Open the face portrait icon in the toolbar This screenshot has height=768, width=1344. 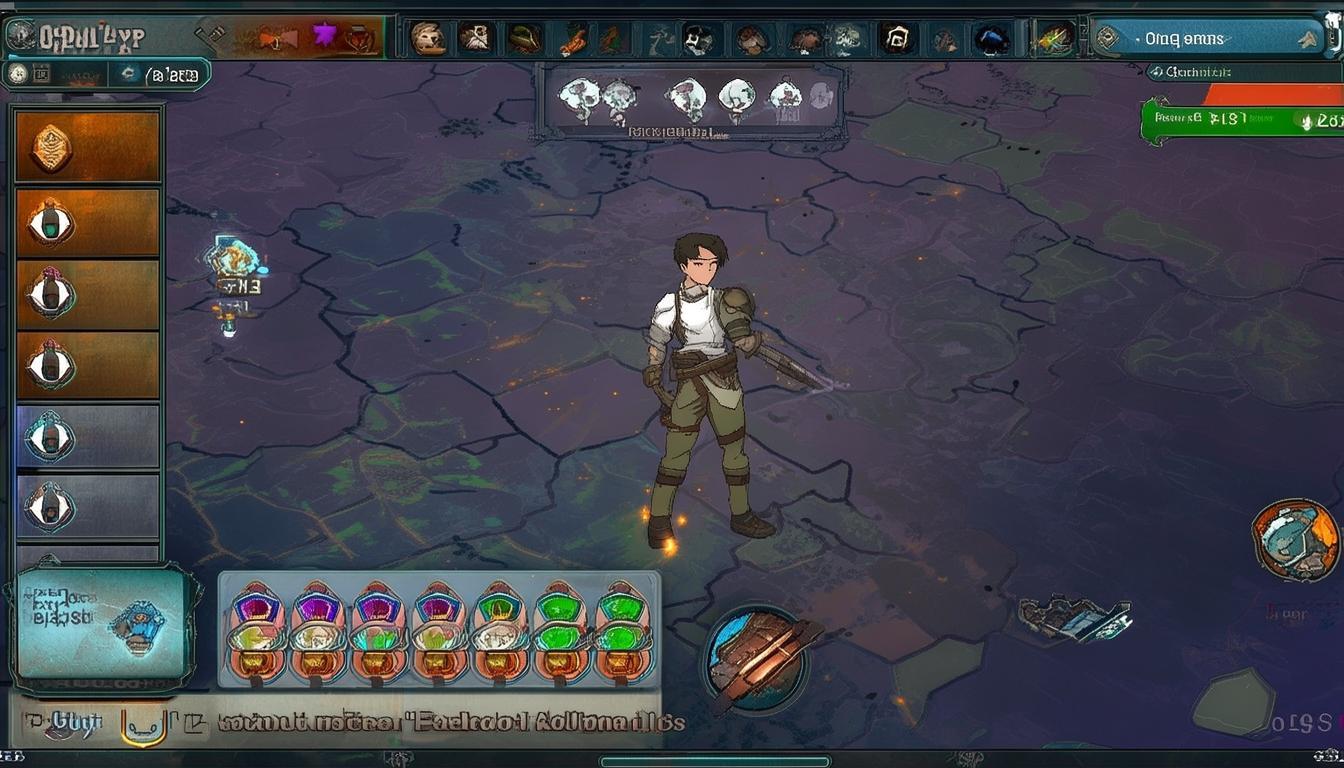pyautogui.click(x=427, y=38)
